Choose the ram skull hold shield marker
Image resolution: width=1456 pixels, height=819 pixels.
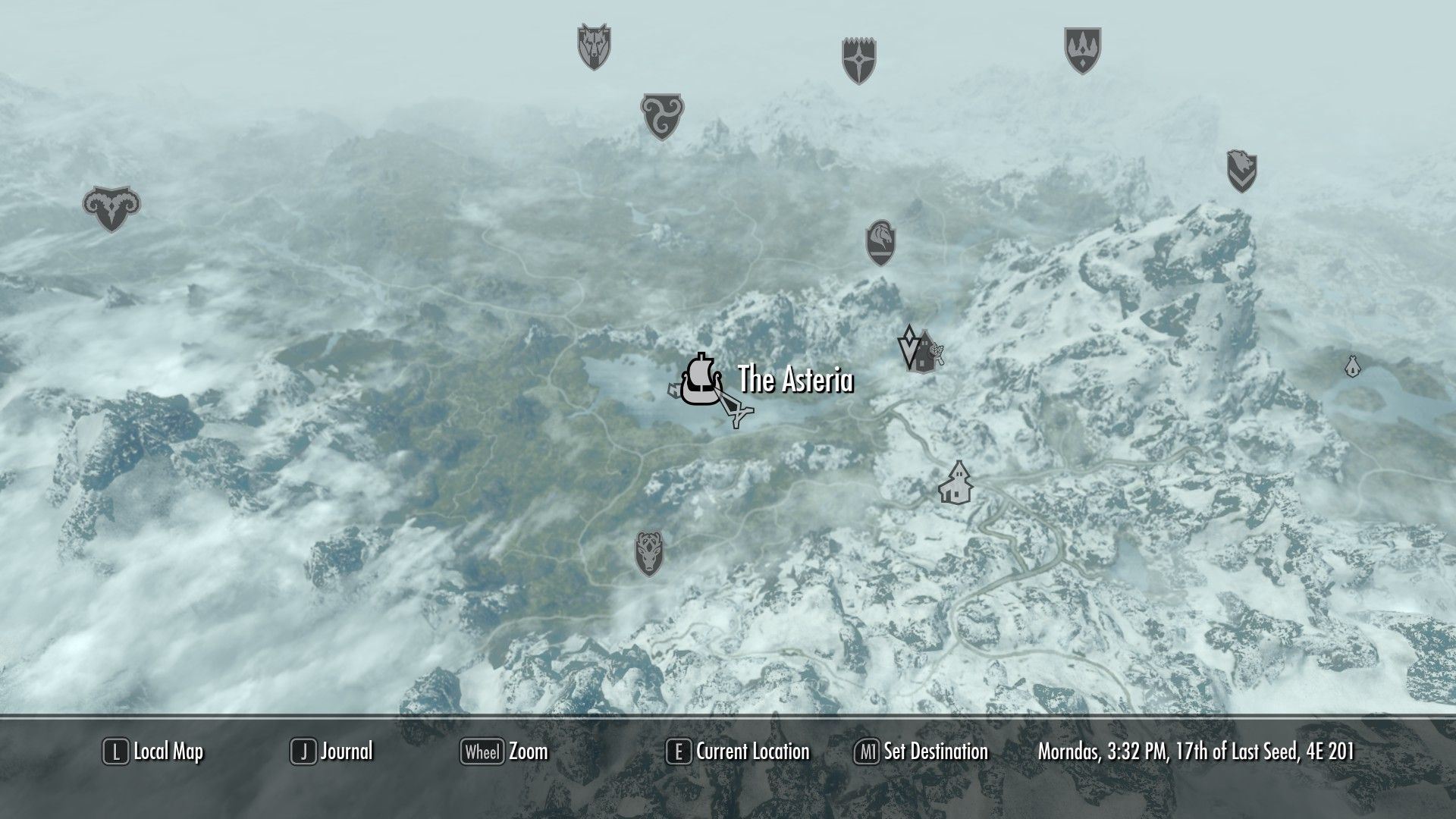(111, 208)
